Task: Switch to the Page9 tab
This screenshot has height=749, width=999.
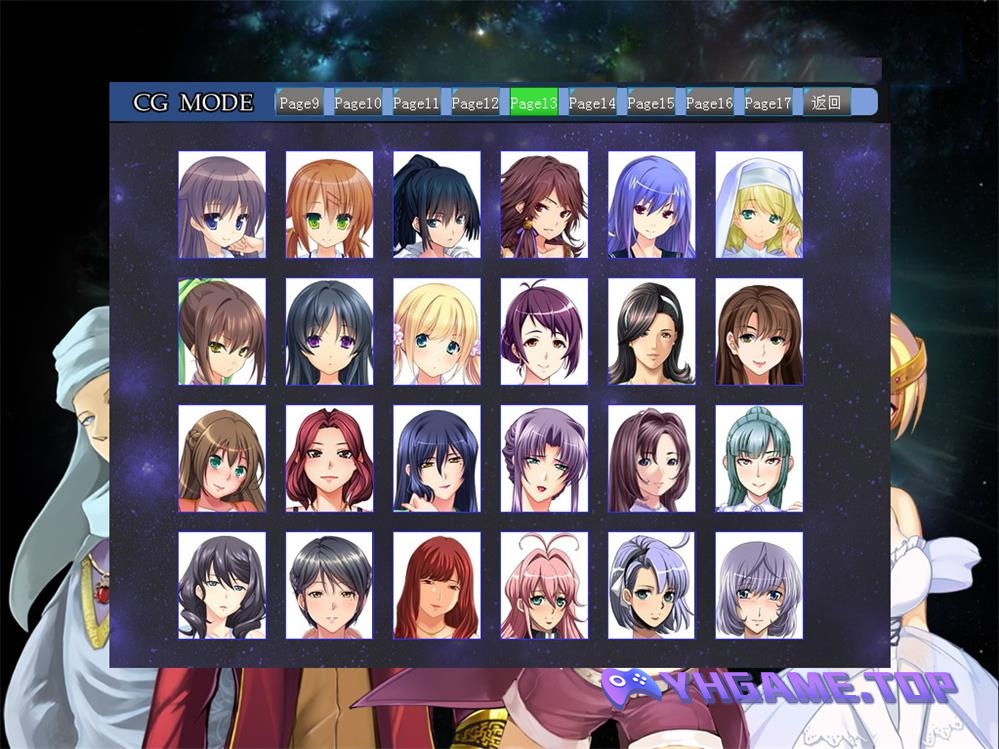Action: [299, 102]
